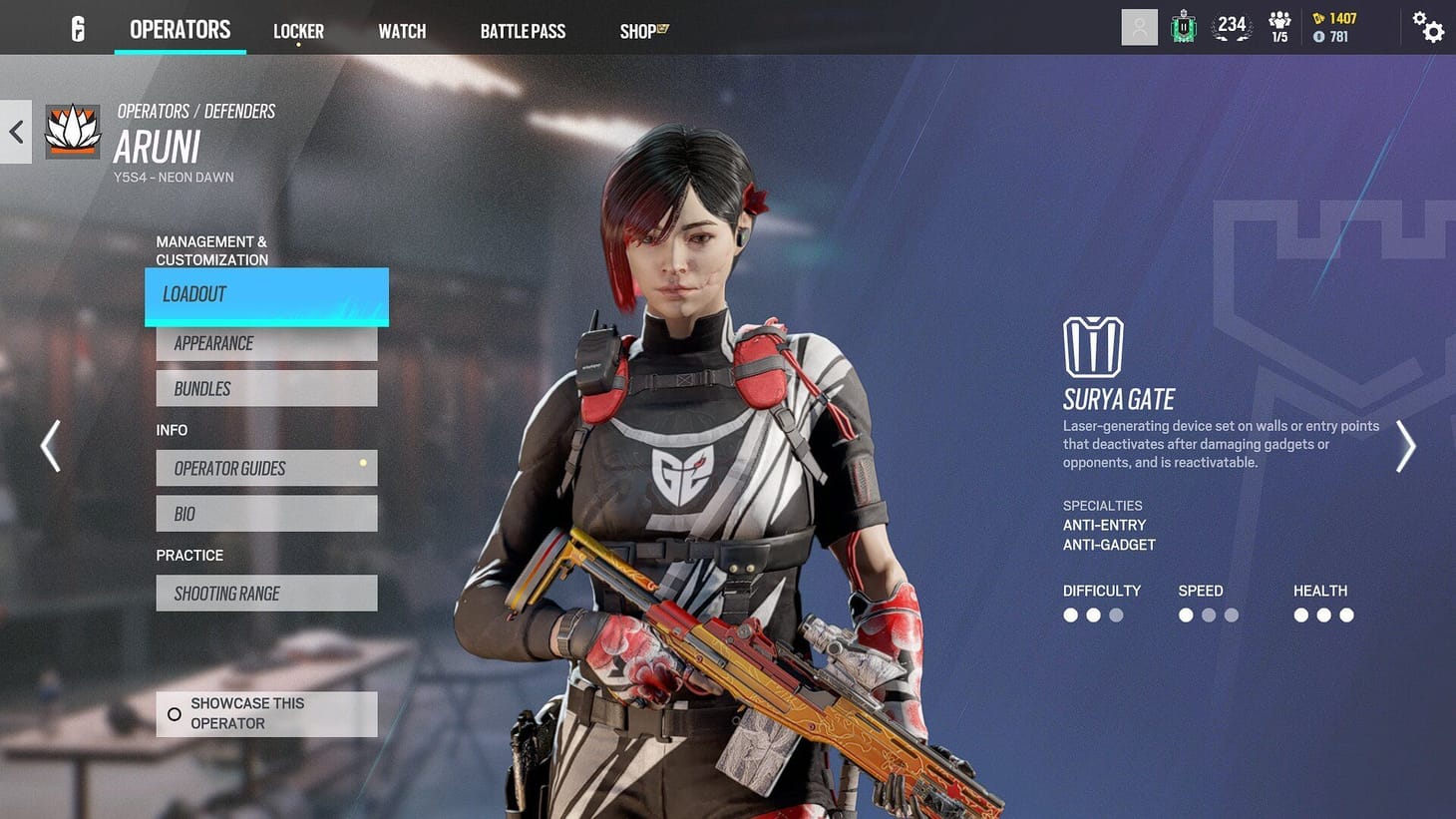This screenshot has width=1456, height=819.
Task: Open Aruni's Bio page
Action: tap(265, 513)
